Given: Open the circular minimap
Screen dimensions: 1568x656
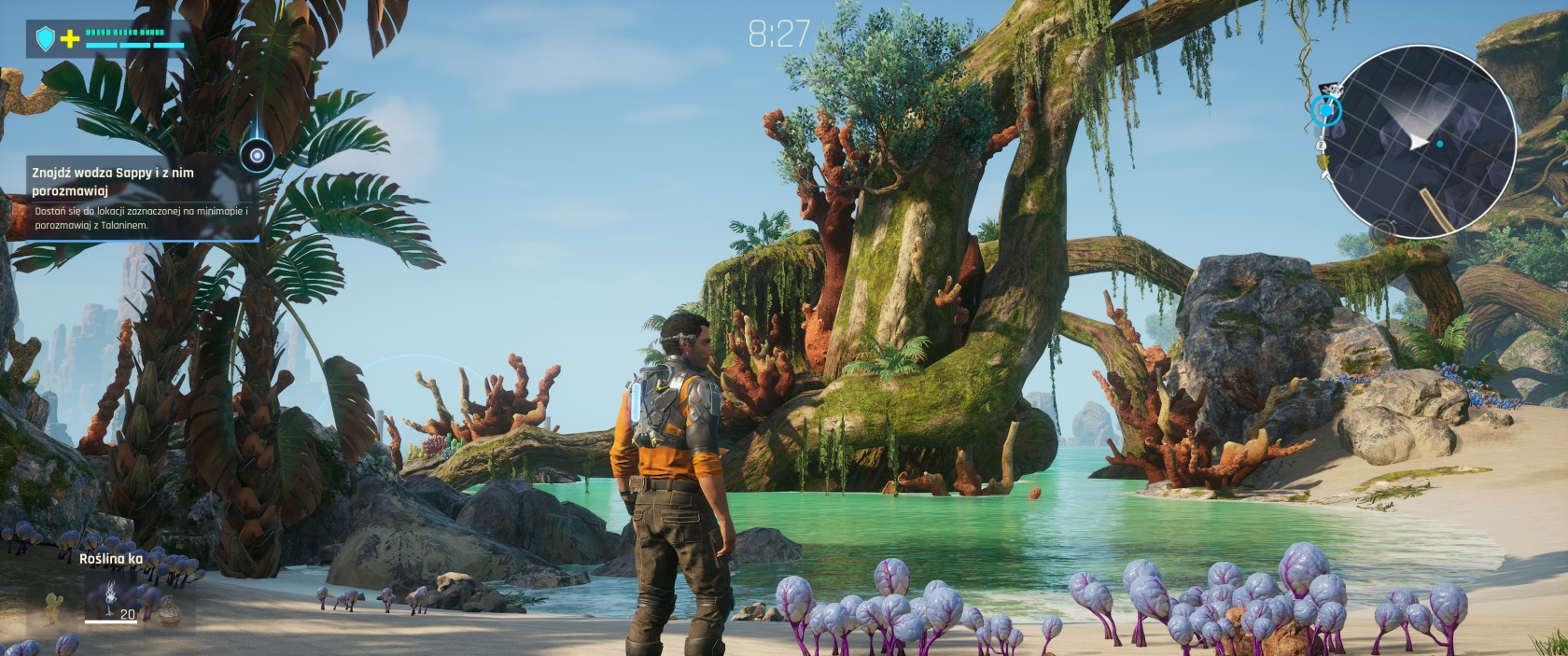Looking at the screenshot, I should click(x=1420, y=142).
